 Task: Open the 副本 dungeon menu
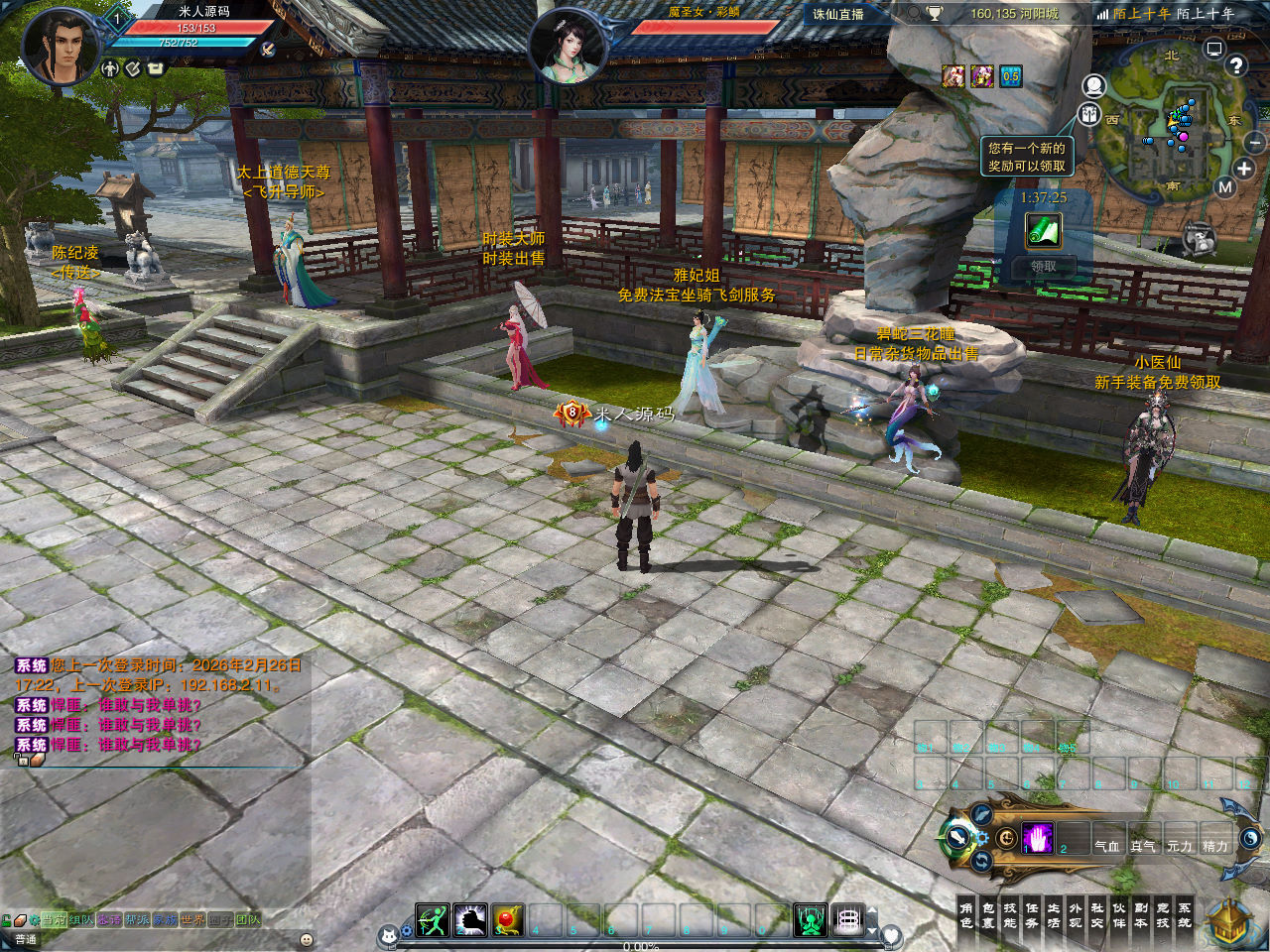pos(1141,915)
